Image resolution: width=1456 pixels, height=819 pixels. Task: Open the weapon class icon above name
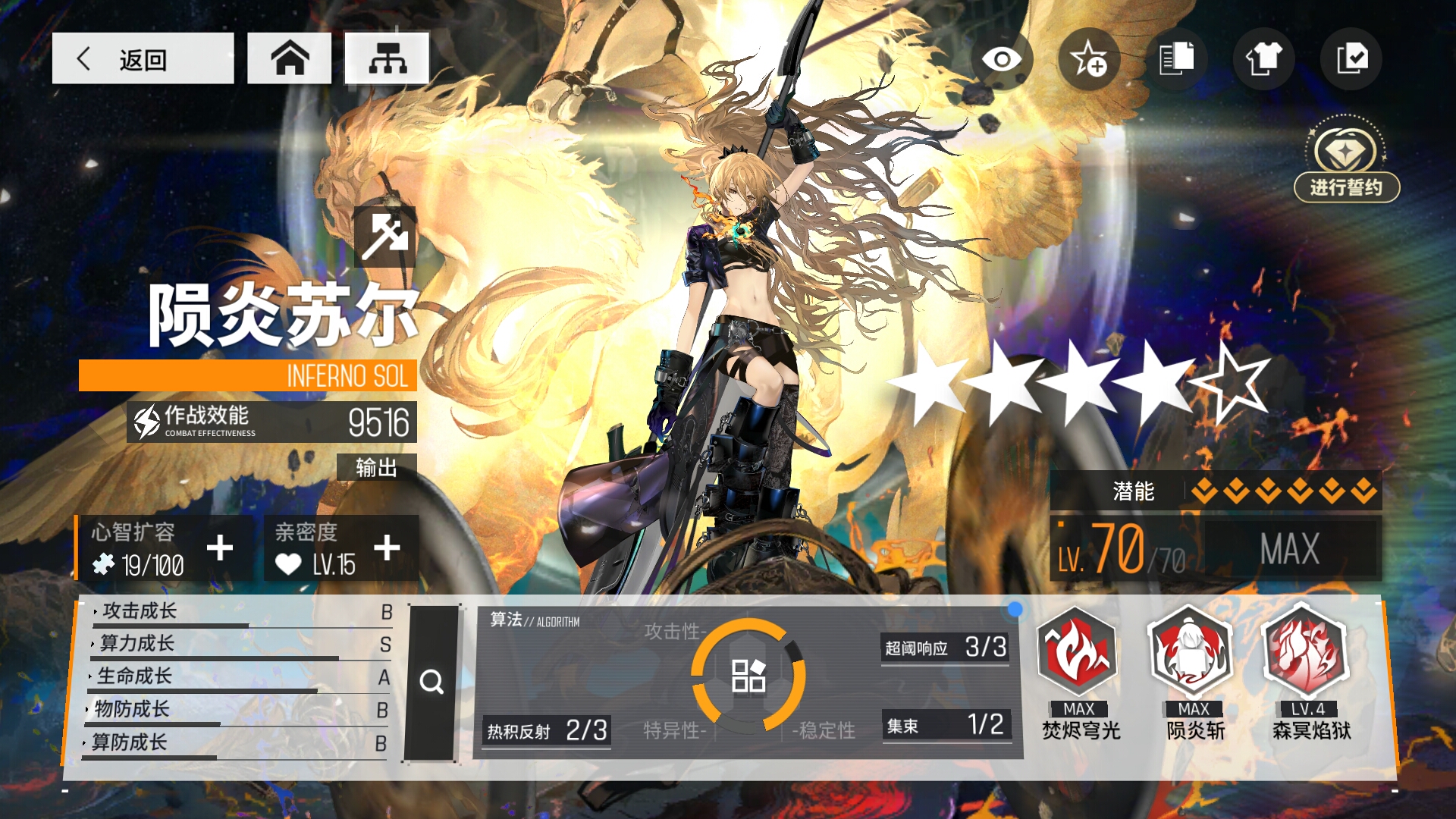(x=385, y=236)
